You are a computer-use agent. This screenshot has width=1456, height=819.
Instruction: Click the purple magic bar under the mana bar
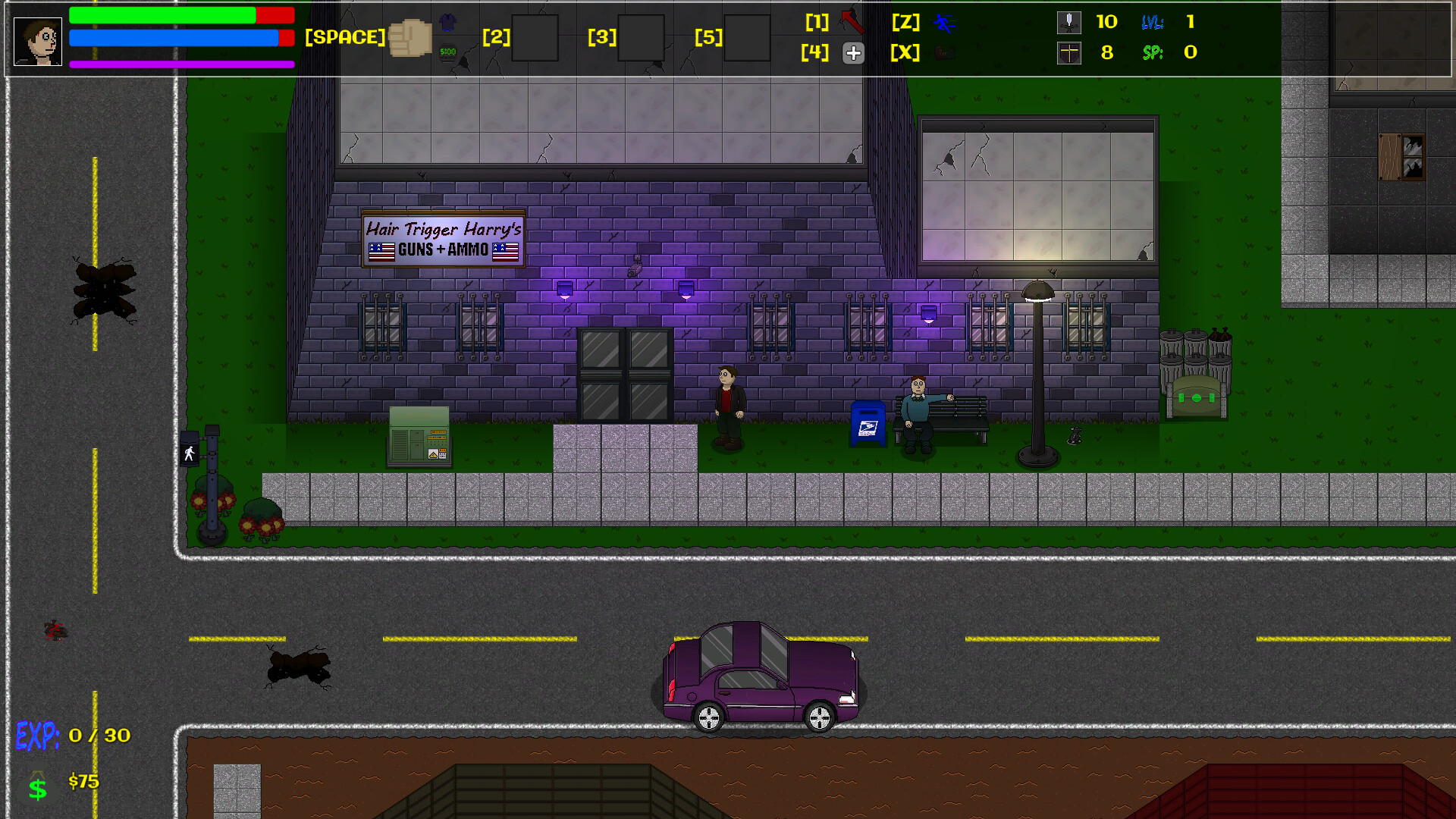(181, 64)
